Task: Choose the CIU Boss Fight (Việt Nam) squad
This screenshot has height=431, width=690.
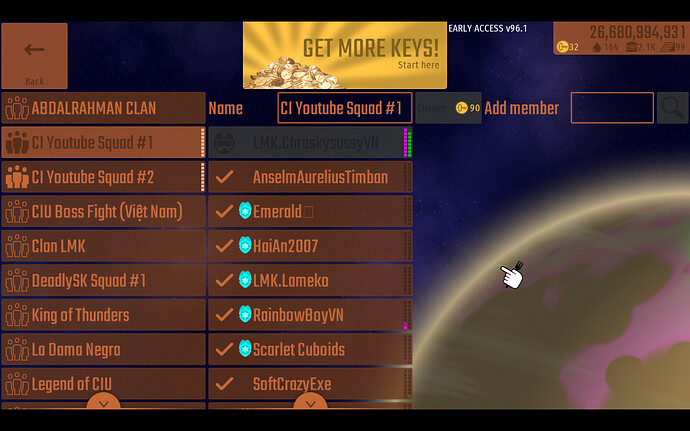Action: [x=104, y=212]
